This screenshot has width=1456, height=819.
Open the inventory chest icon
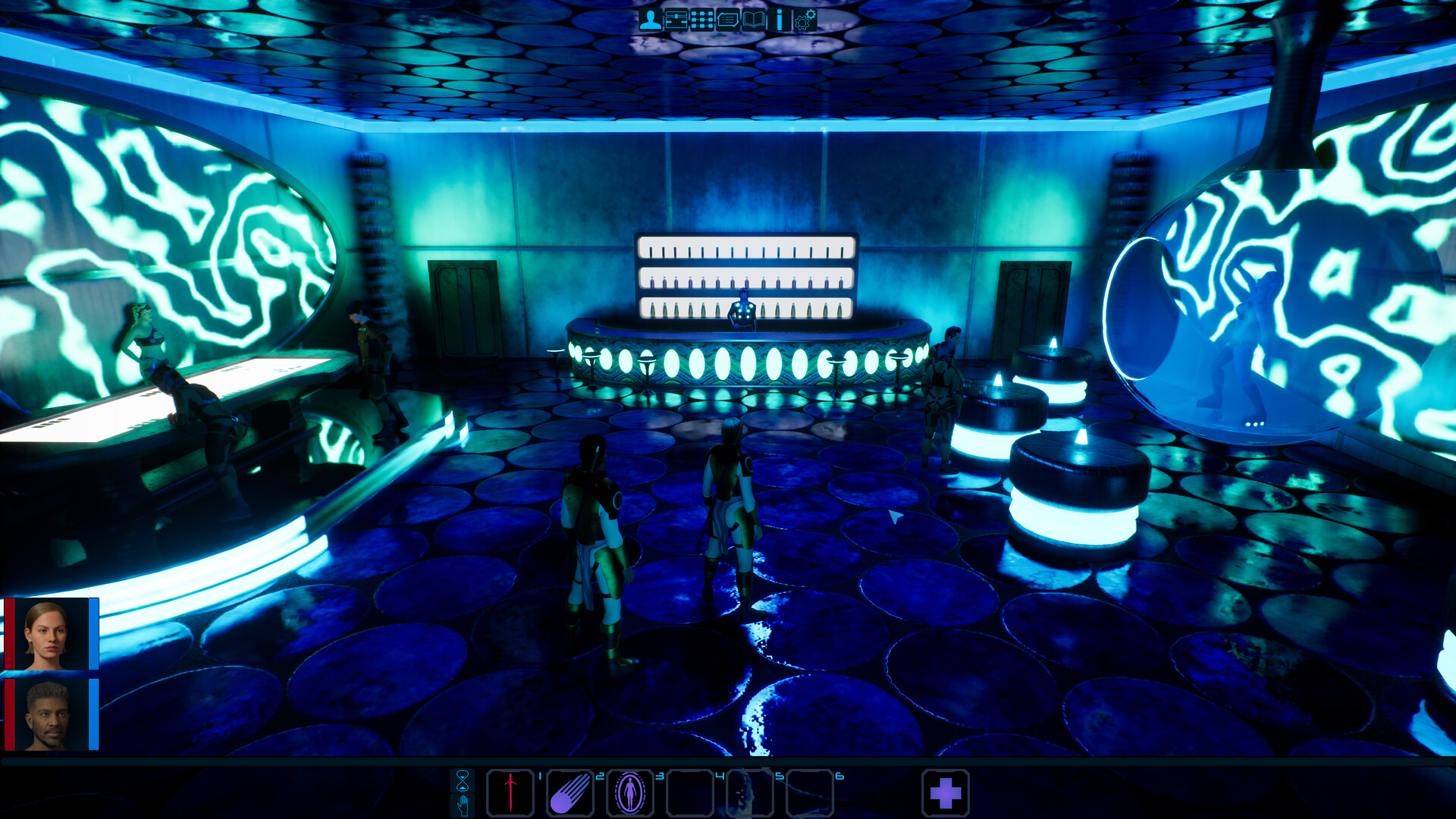pos(676,19)
